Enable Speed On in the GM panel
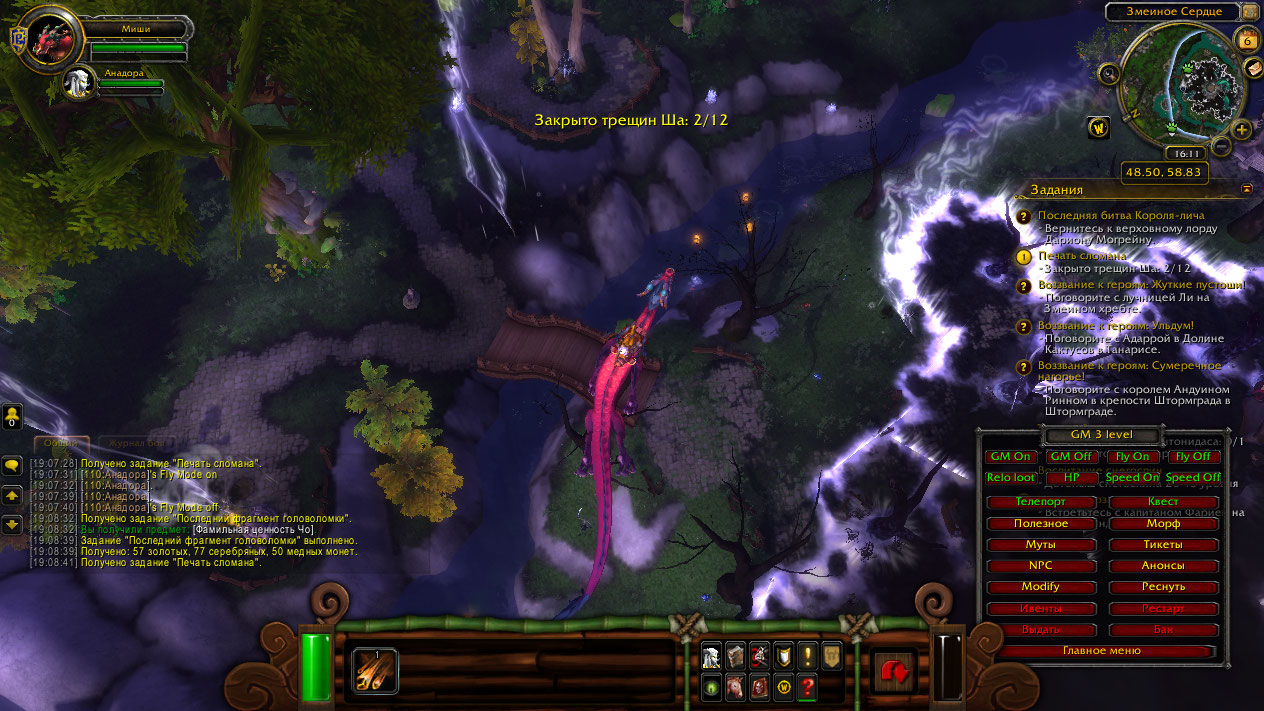 pyautogui.click(x=1132, y=477)
